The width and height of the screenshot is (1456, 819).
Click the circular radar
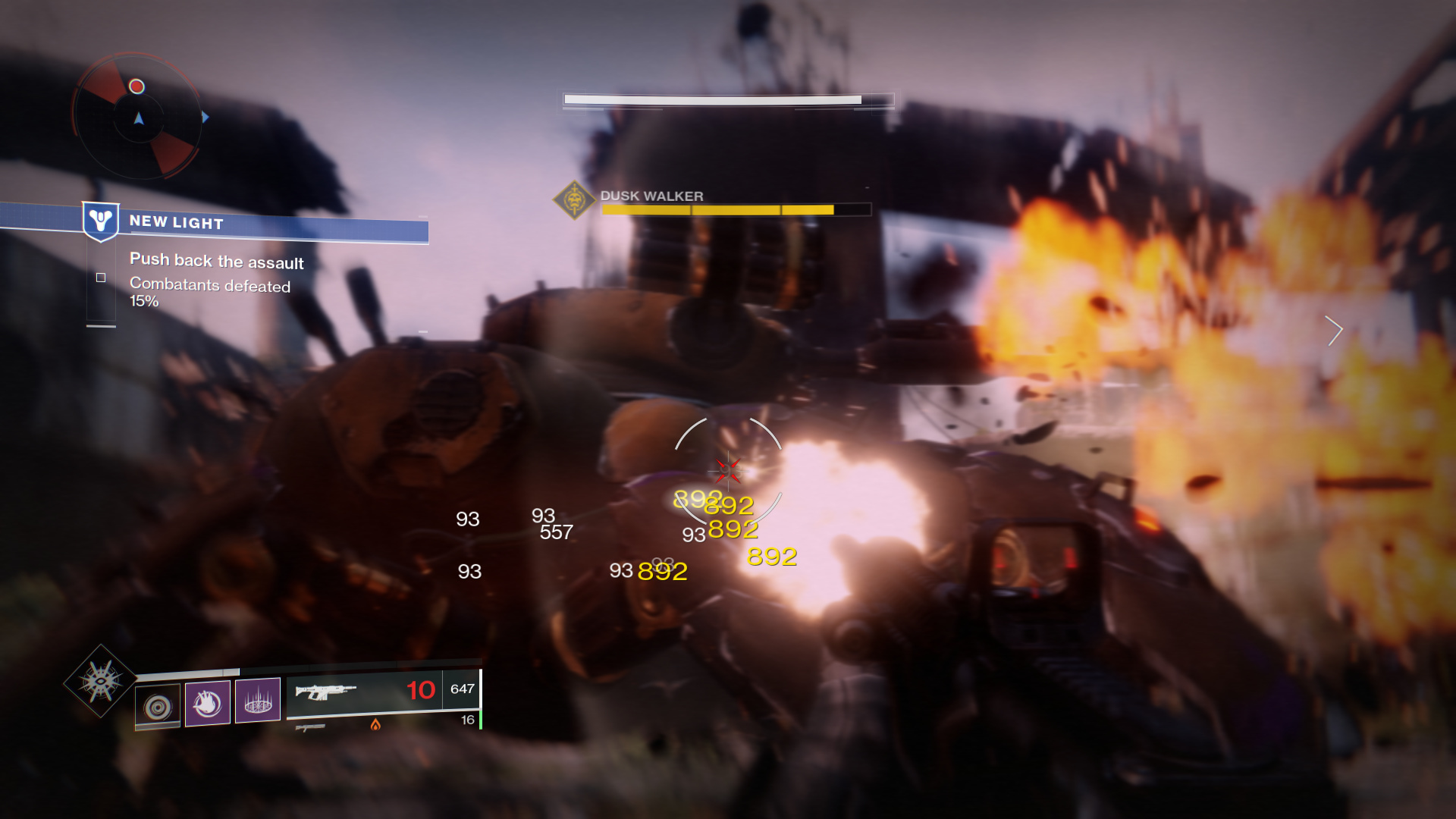pos(138,117)
